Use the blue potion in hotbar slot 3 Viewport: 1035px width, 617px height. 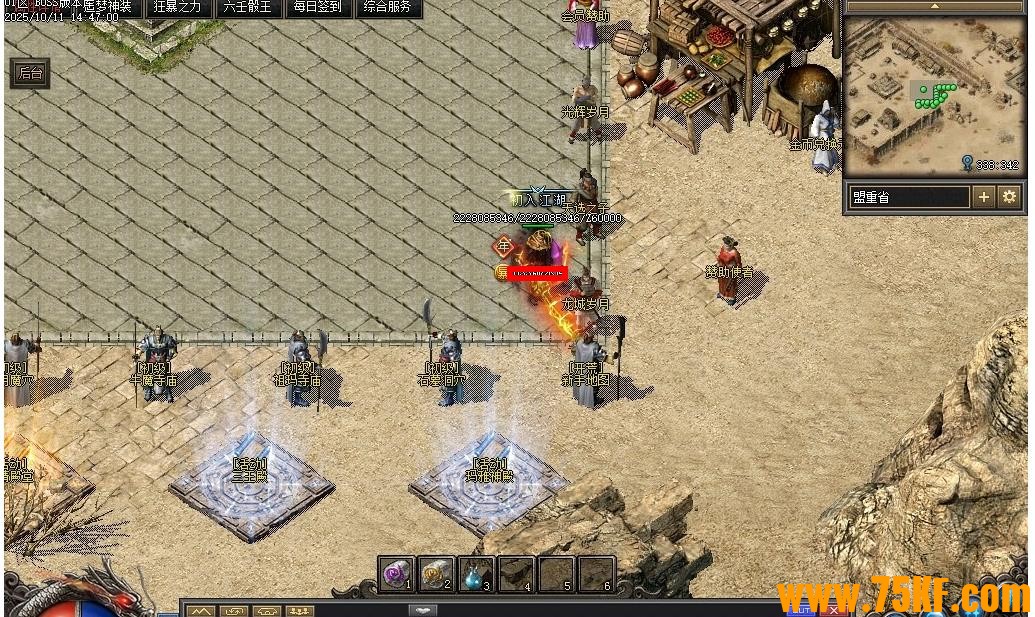tap(477, 574)
